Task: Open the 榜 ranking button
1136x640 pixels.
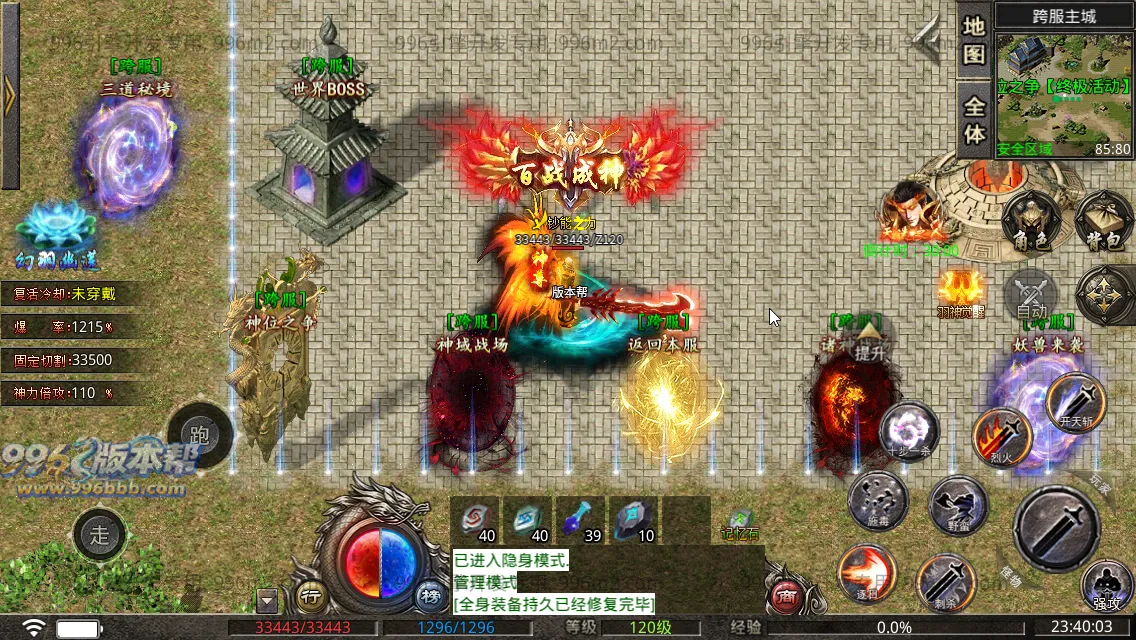Action: pyautogui.click(x=431, y=597)
